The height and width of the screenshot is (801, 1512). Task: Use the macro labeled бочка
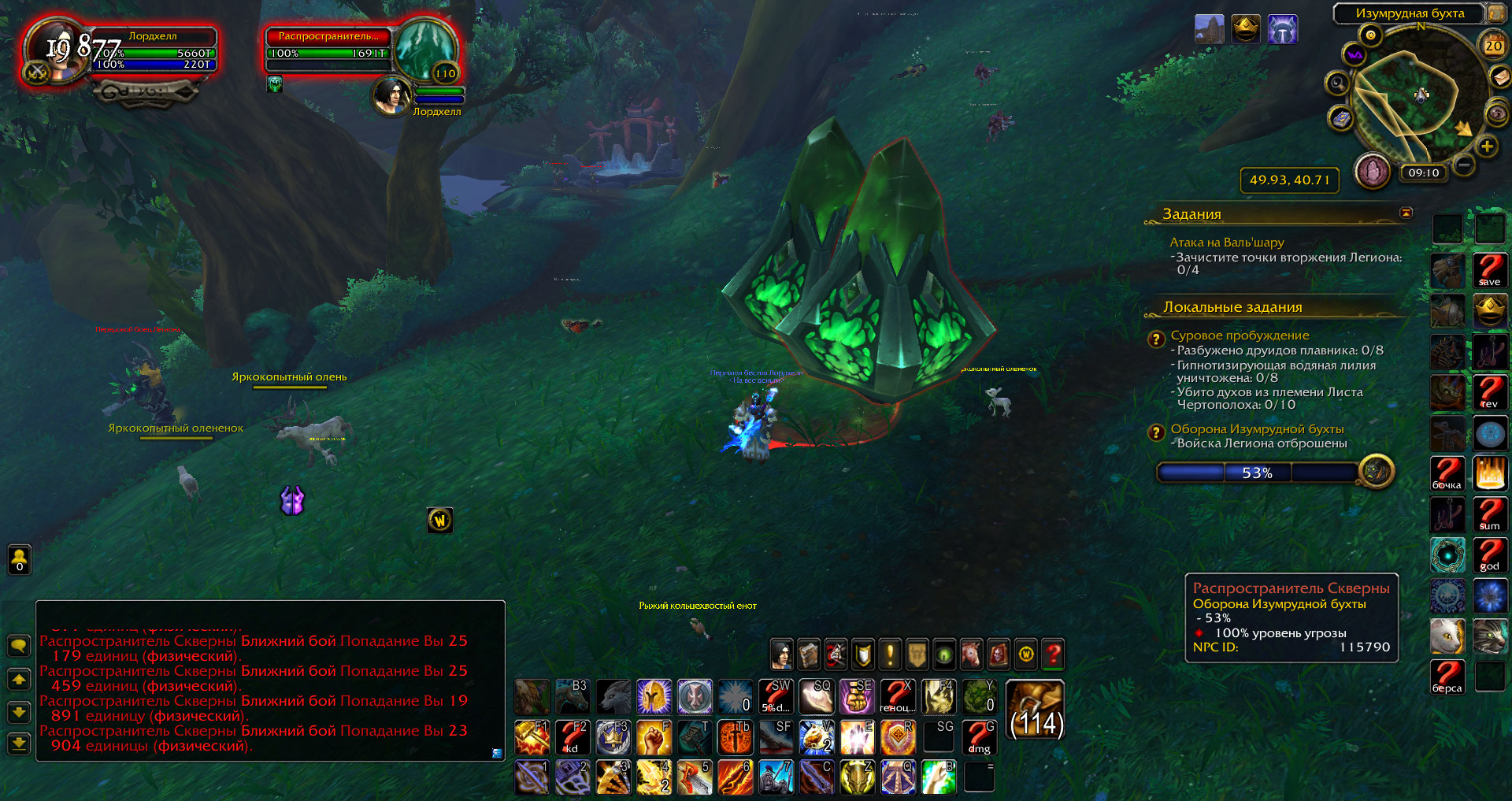[x=1447, y=473]
